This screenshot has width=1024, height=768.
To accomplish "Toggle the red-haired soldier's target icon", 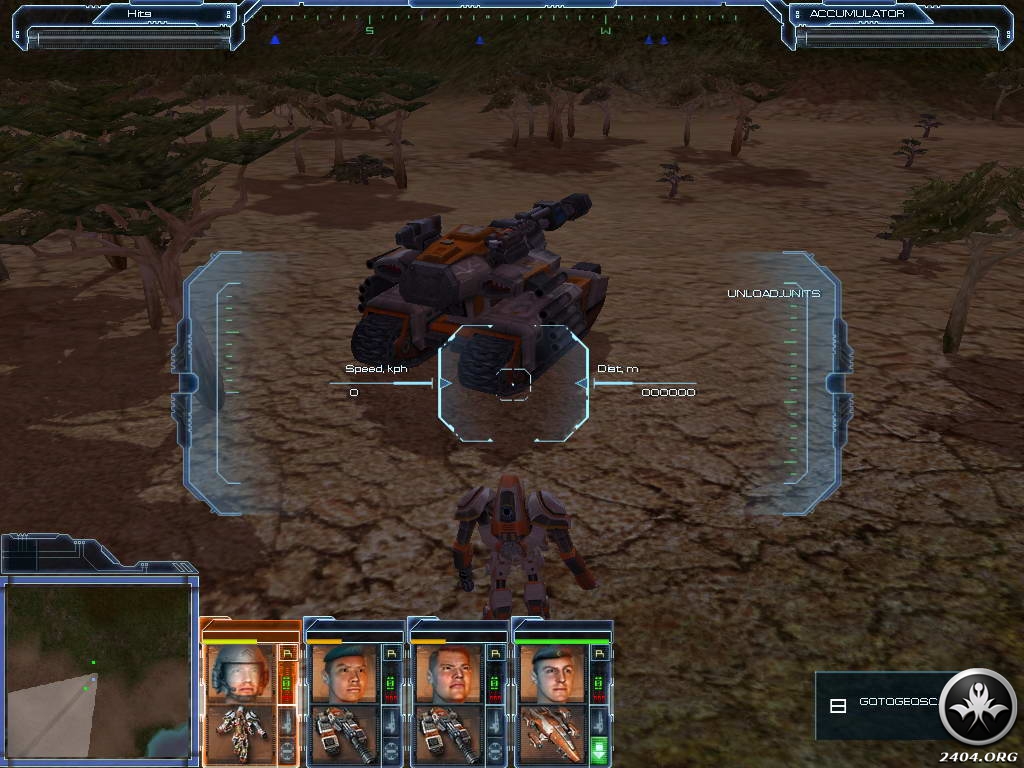I will coord(495,752).
